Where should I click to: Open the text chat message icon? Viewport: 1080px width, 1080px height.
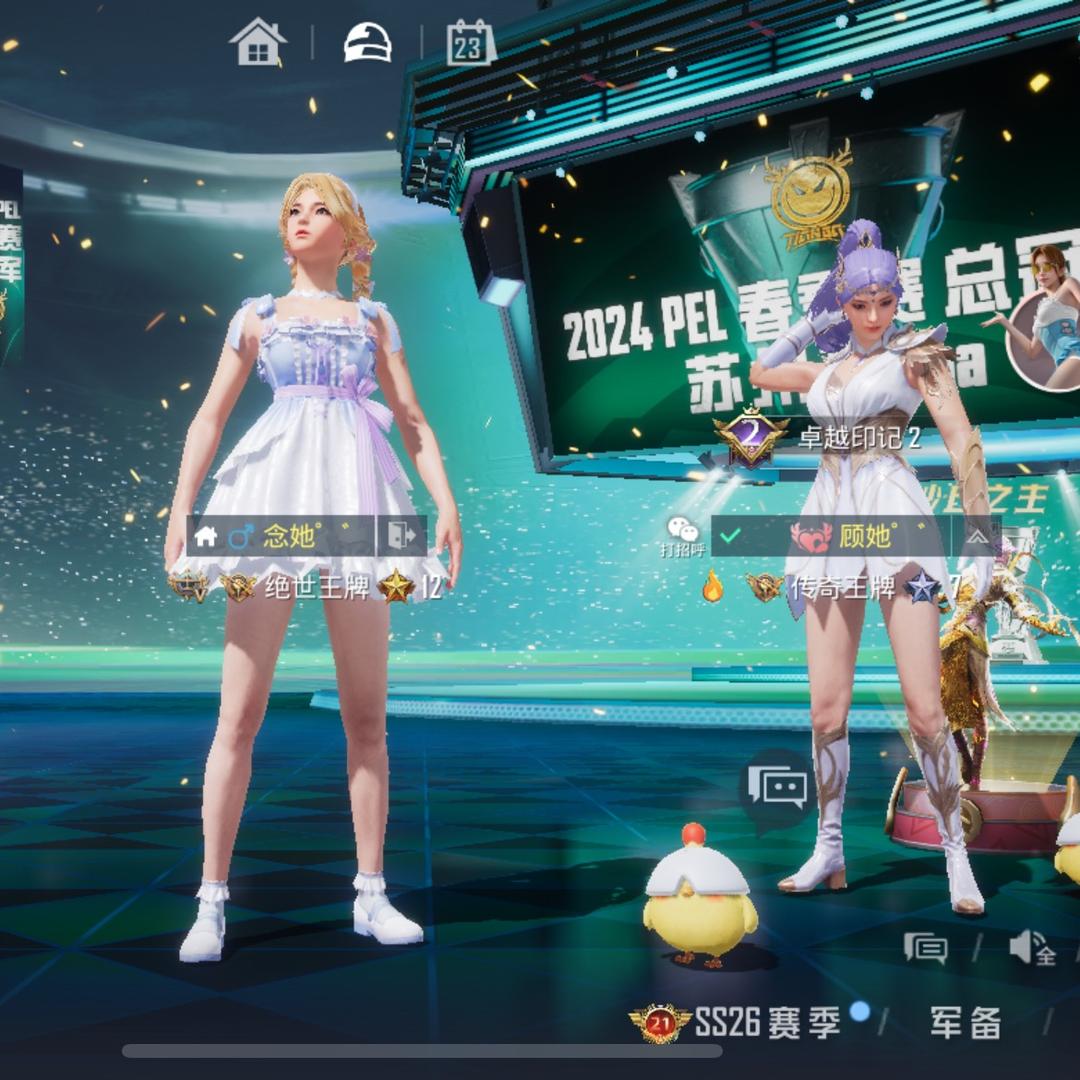click(925, 947)
